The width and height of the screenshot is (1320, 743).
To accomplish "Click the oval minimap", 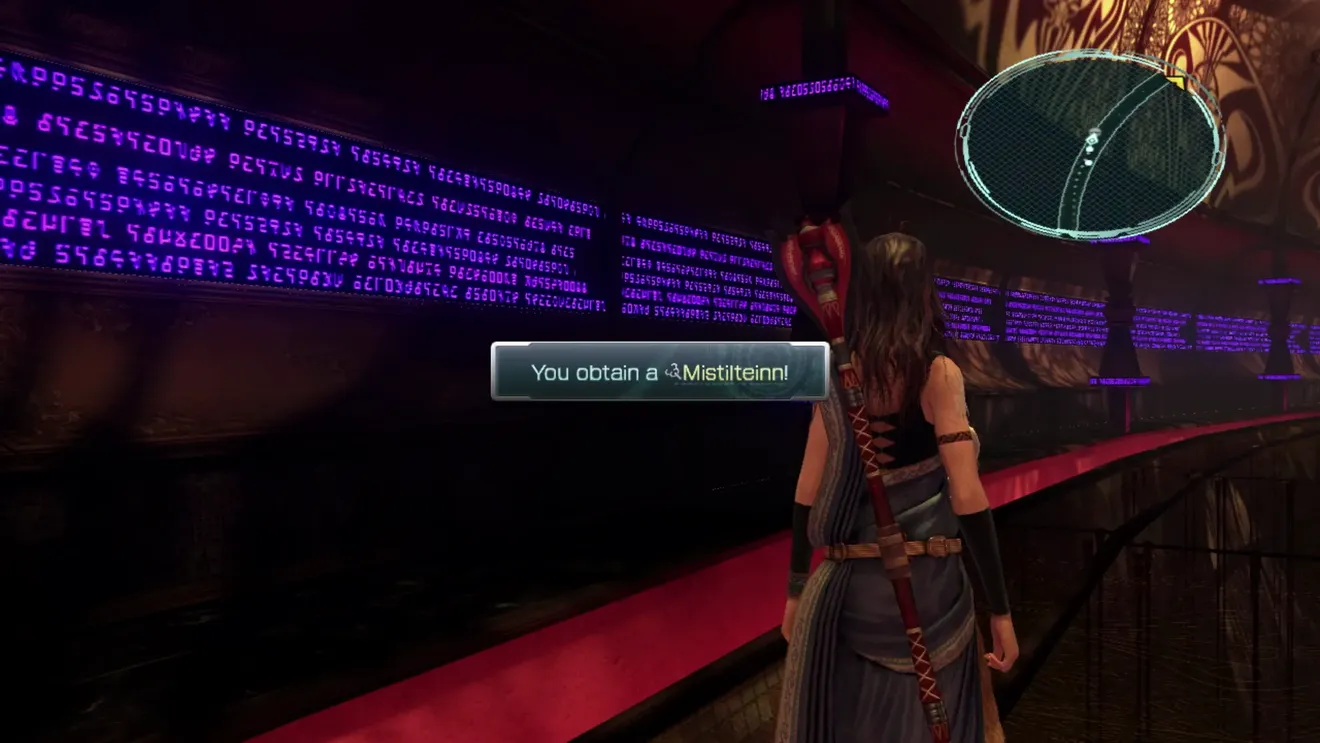I will [1090, 145].
